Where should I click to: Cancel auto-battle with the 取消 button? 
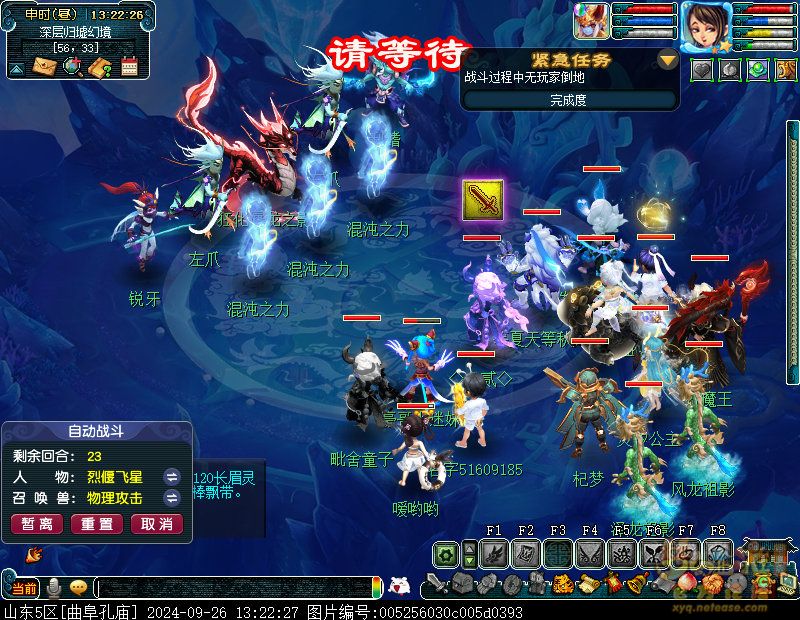(x=156, y=524)
